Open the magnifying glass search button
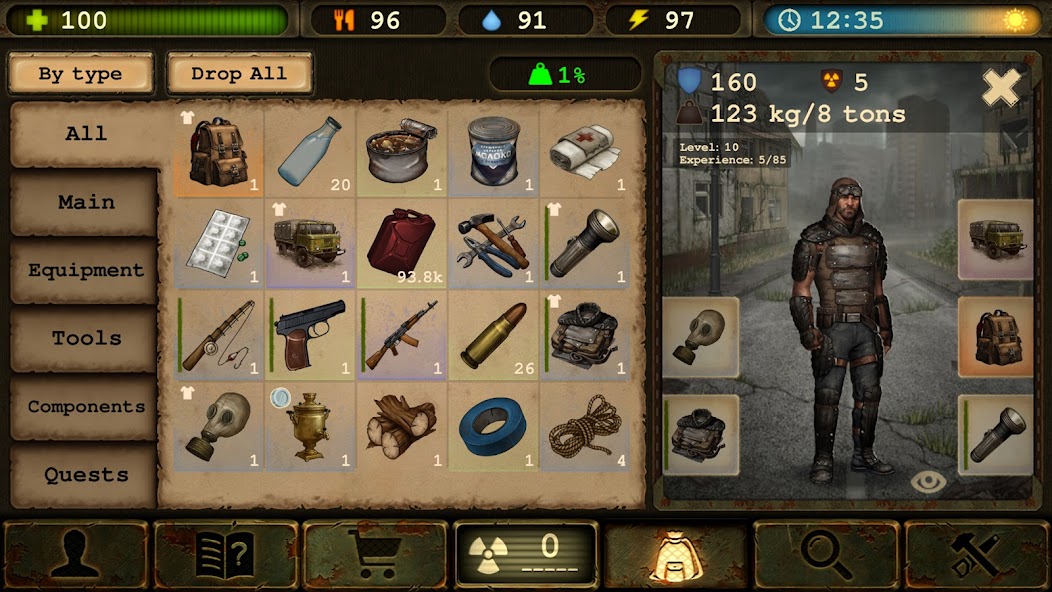Screen dimensions: 1052x592 826,553
